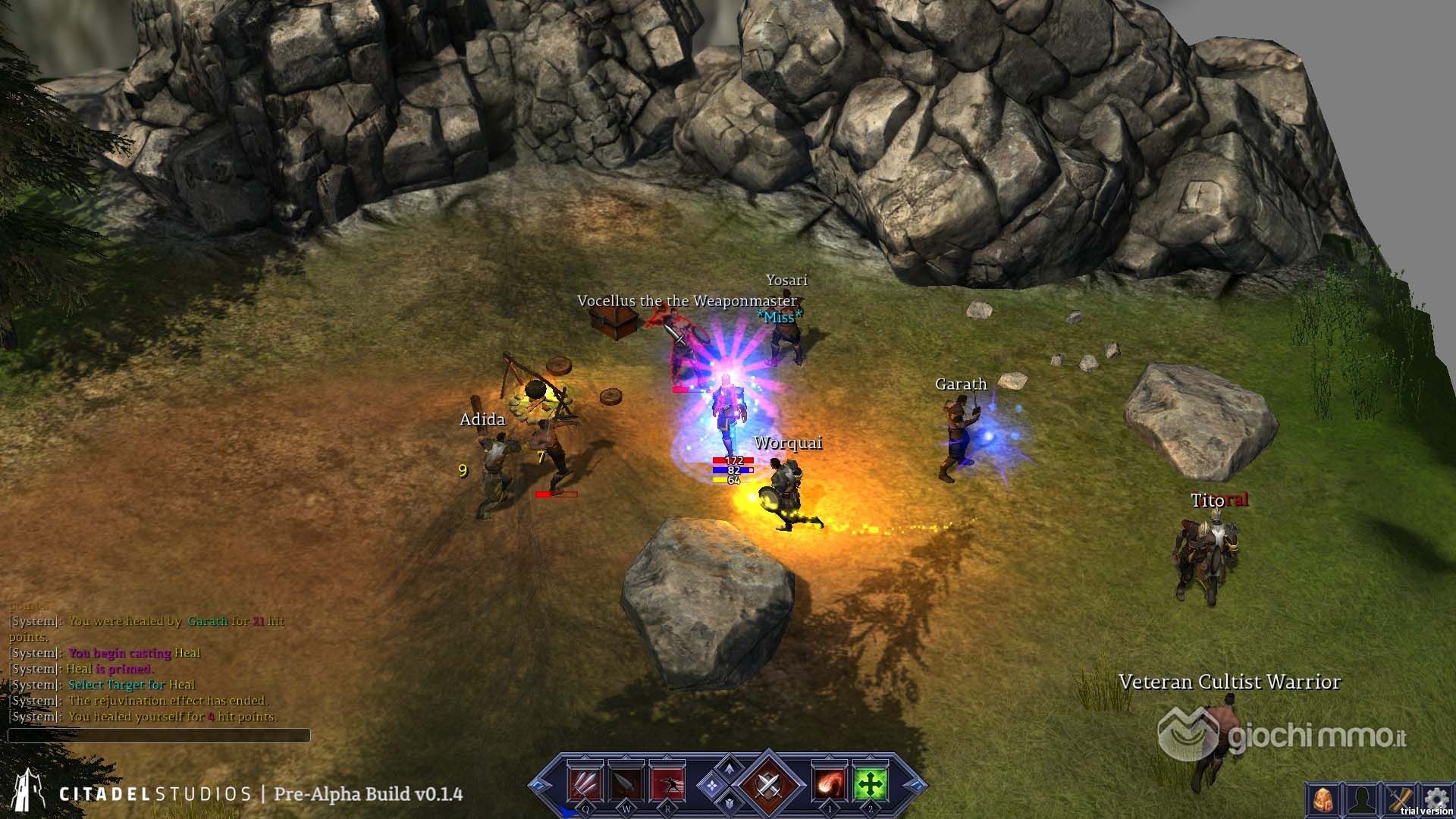Open the character silhouette window
Image resolution: width=1456 pixels, height=819 pixels.
pos(1361,800)
